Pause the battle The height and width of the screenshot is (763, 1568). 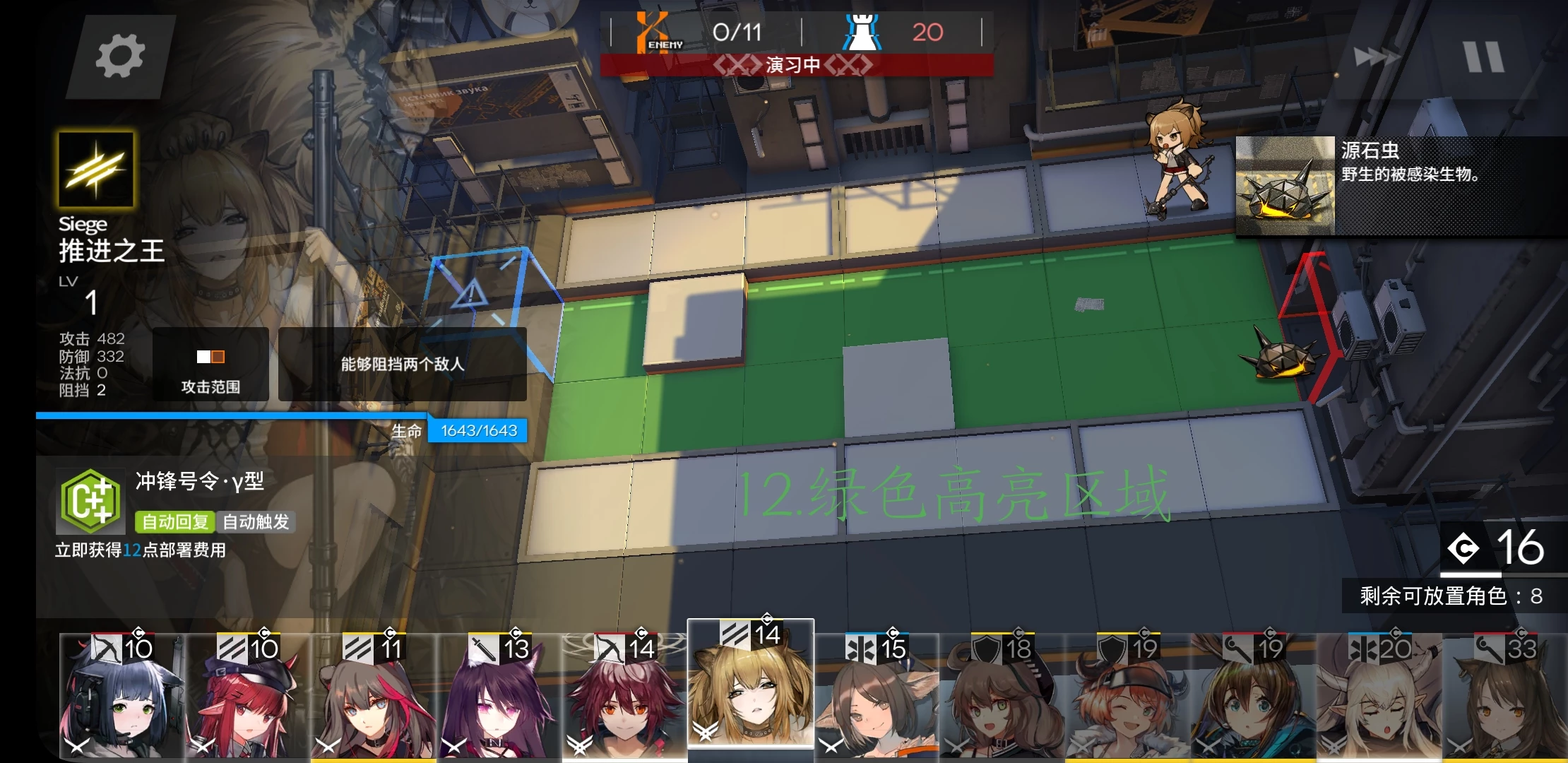1484,57
